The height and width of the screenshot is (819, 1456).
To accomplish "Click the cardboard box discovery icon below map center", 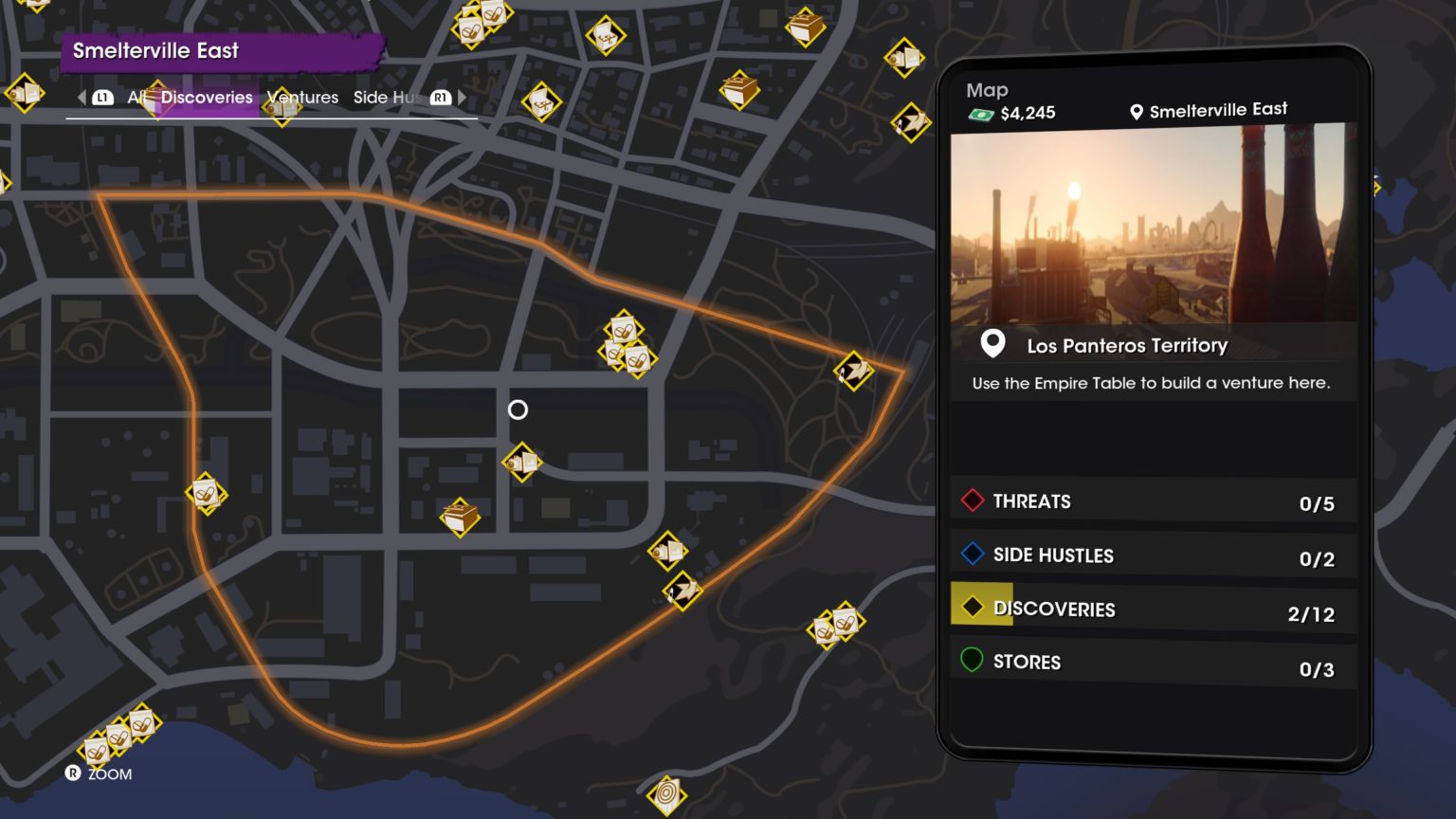I will coord(463,517).
